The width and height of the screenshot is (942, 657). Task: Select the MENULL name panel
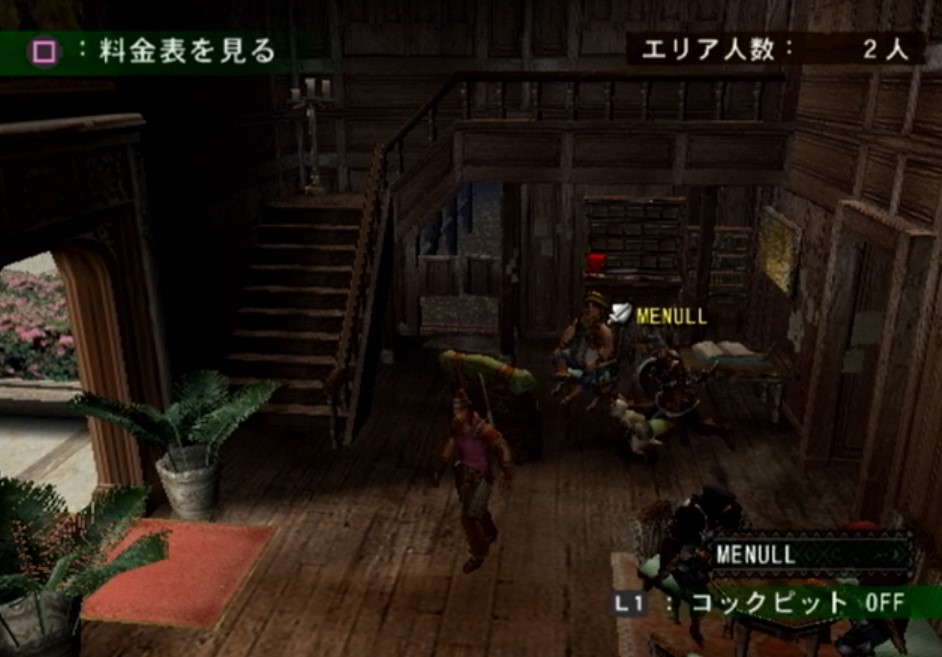(x=811, y=554)
